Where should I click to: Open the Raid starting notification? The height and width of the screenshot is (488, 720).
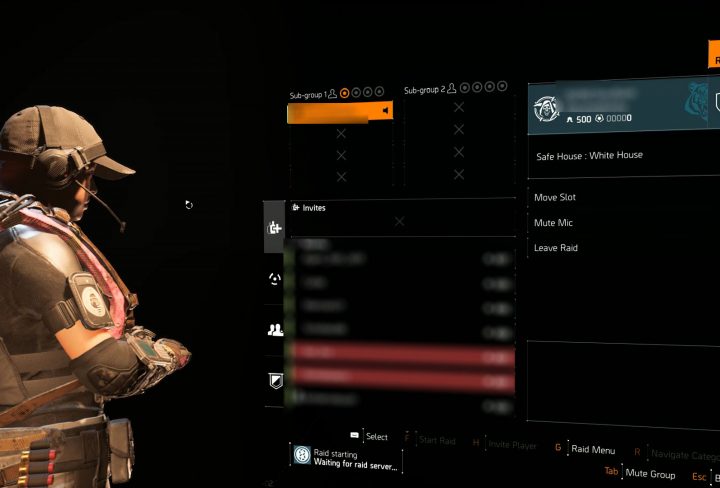(347, 457)
